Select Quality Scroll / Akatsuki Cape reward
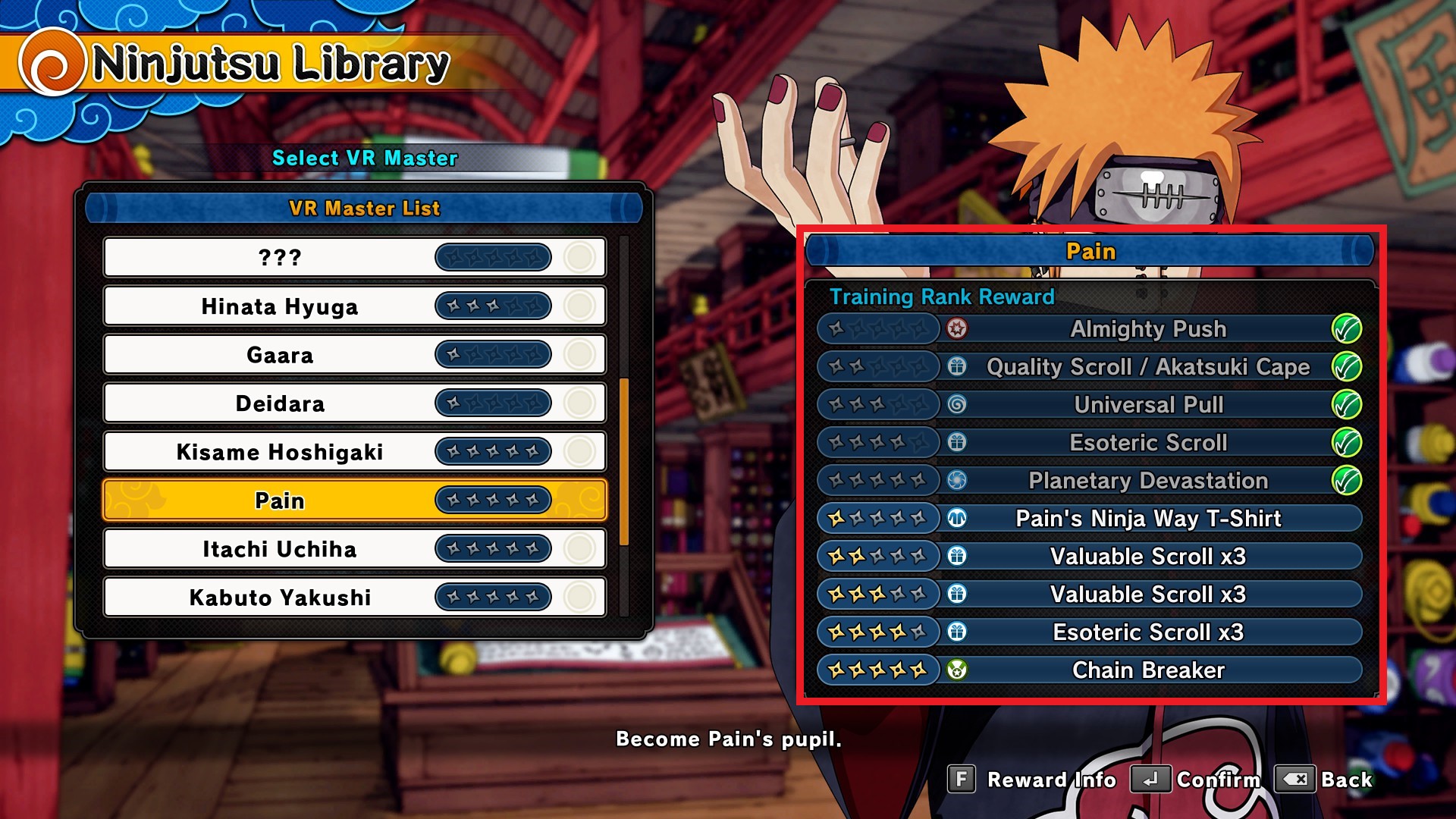This screenshot has height=819, width=1456. [x=1147, y=367]
